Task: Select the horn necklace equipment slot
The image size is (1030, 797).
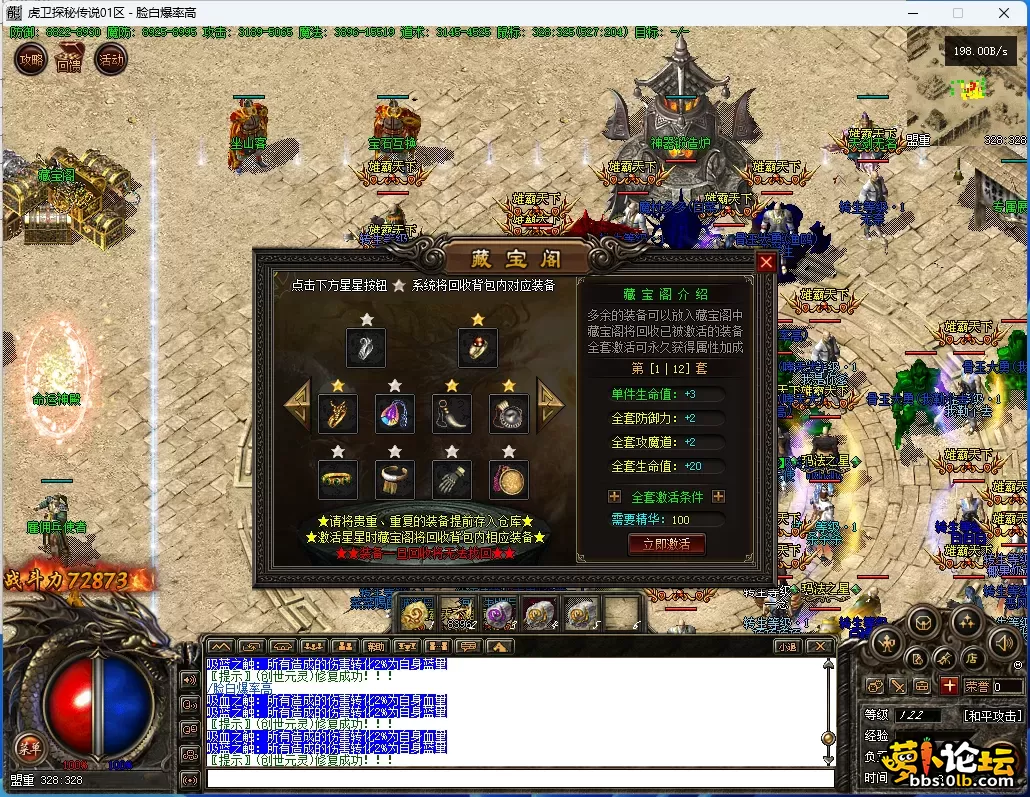Action: [451, 413]
